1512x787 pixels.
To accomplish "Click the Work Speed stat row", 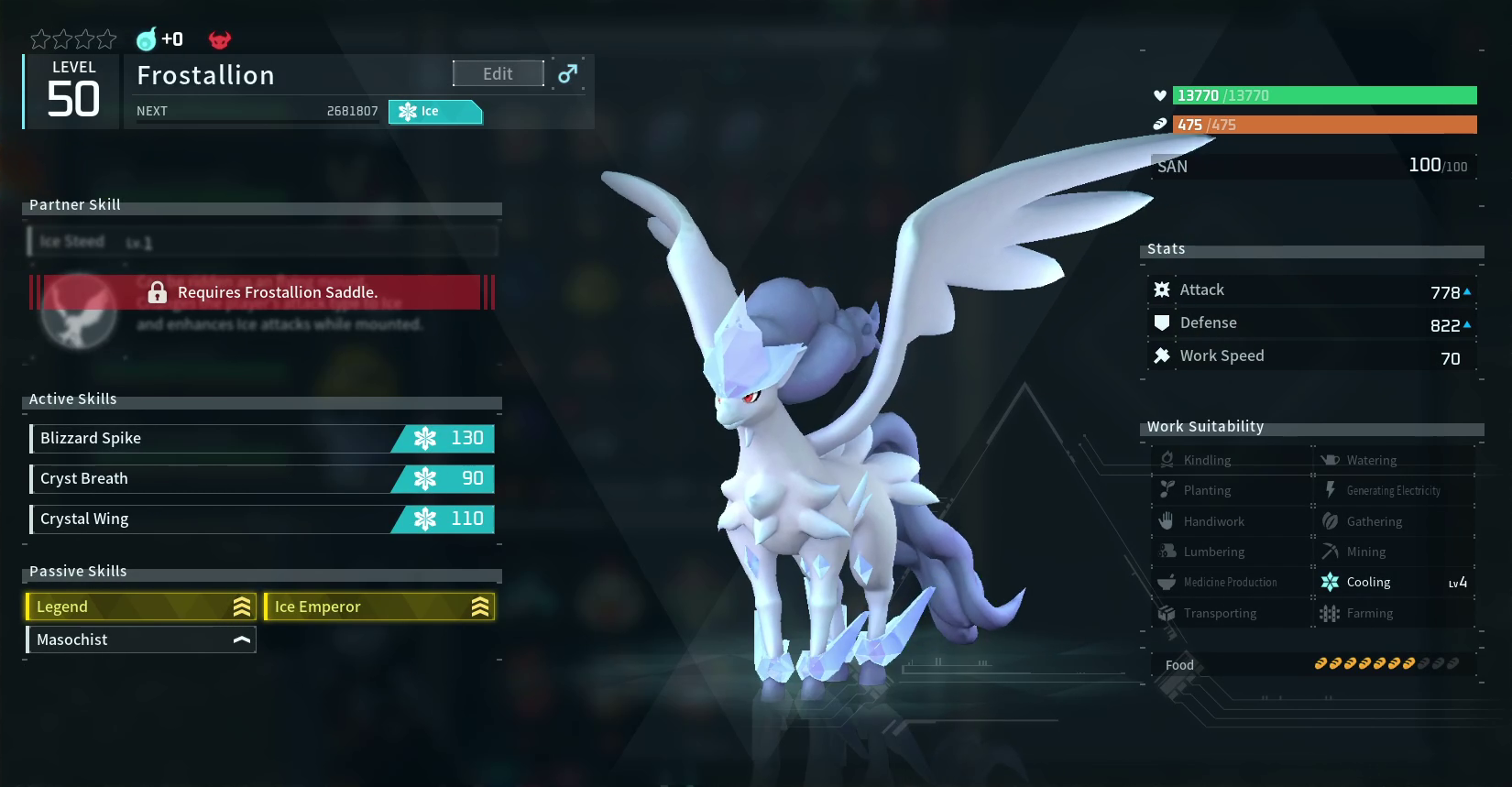I will pos(1312,356).
